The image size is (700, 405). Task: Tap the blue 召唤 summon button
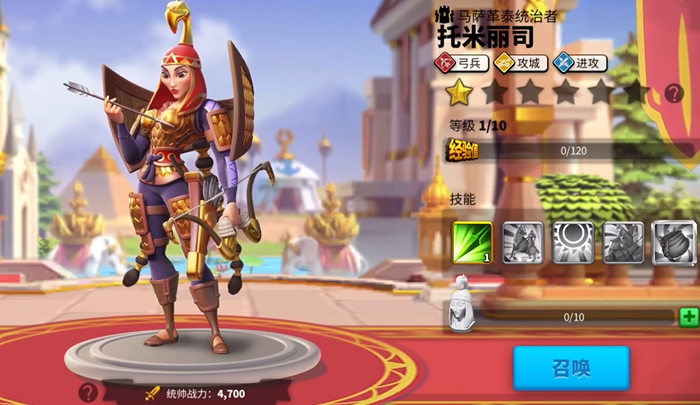coord(571,368)
